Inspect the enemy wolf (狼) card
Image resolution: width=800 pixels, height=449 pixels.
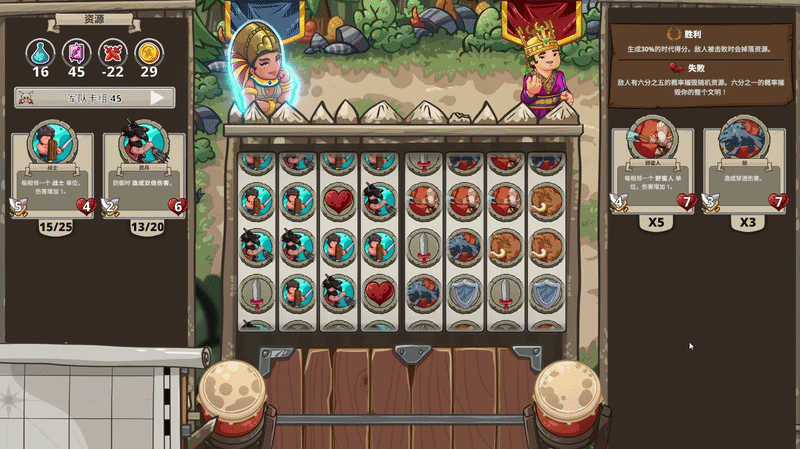(x=745, y=165)
